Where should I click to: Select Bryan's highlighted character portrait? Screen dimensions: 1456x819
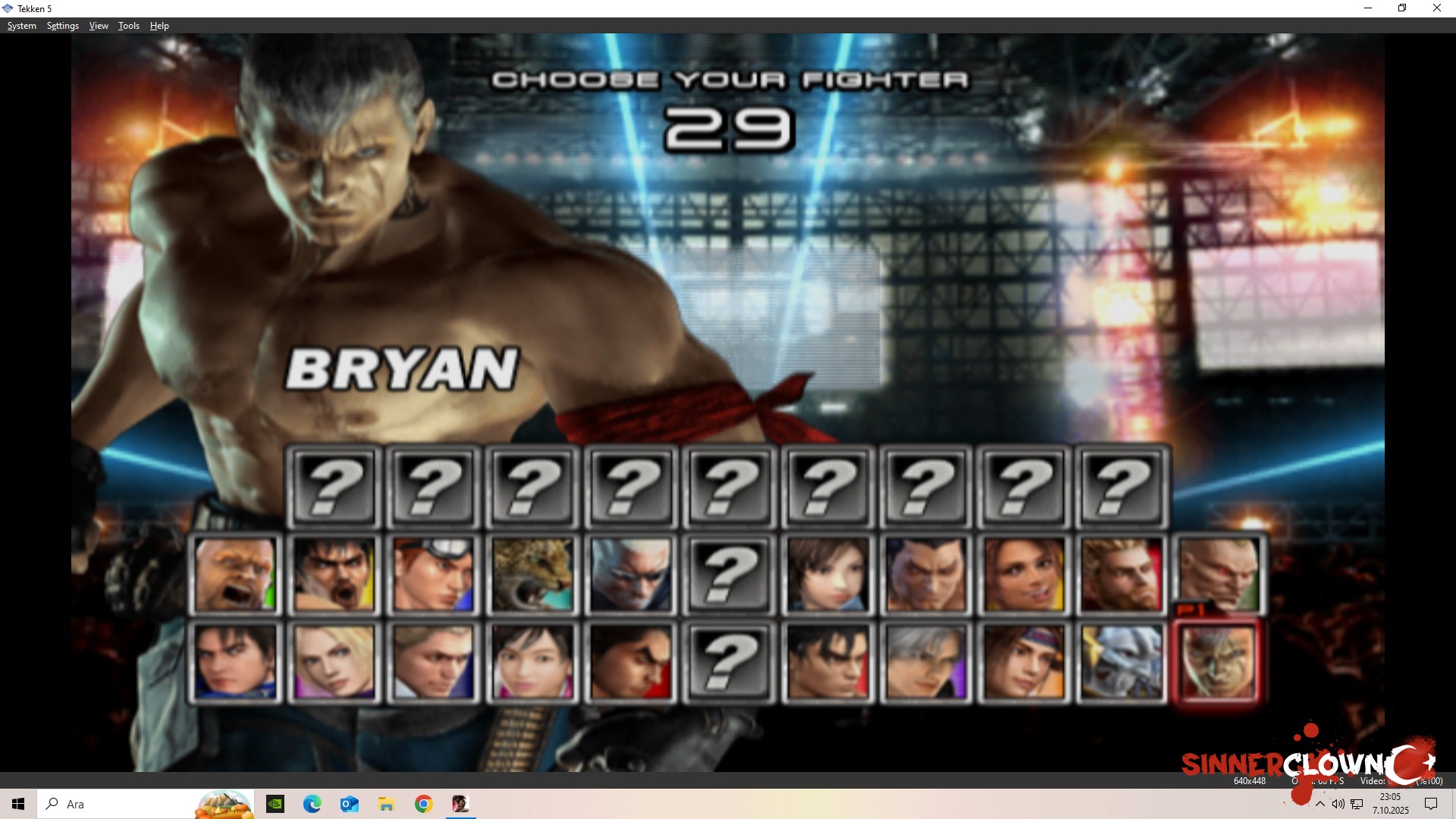click(1216, 661)
